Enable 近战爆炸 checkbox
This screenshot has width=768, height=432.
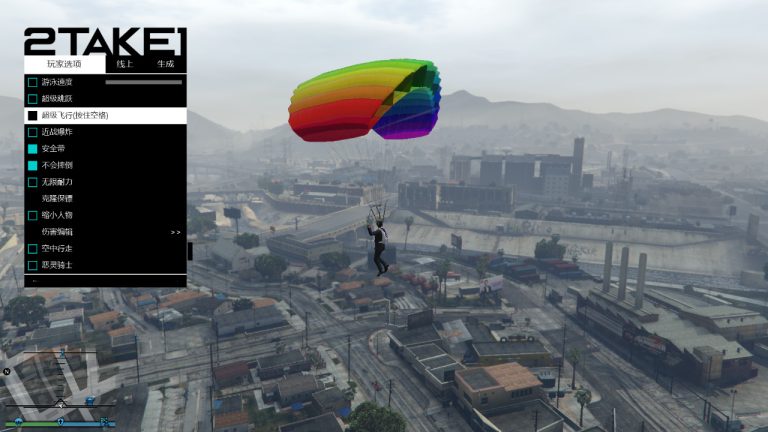33,131
